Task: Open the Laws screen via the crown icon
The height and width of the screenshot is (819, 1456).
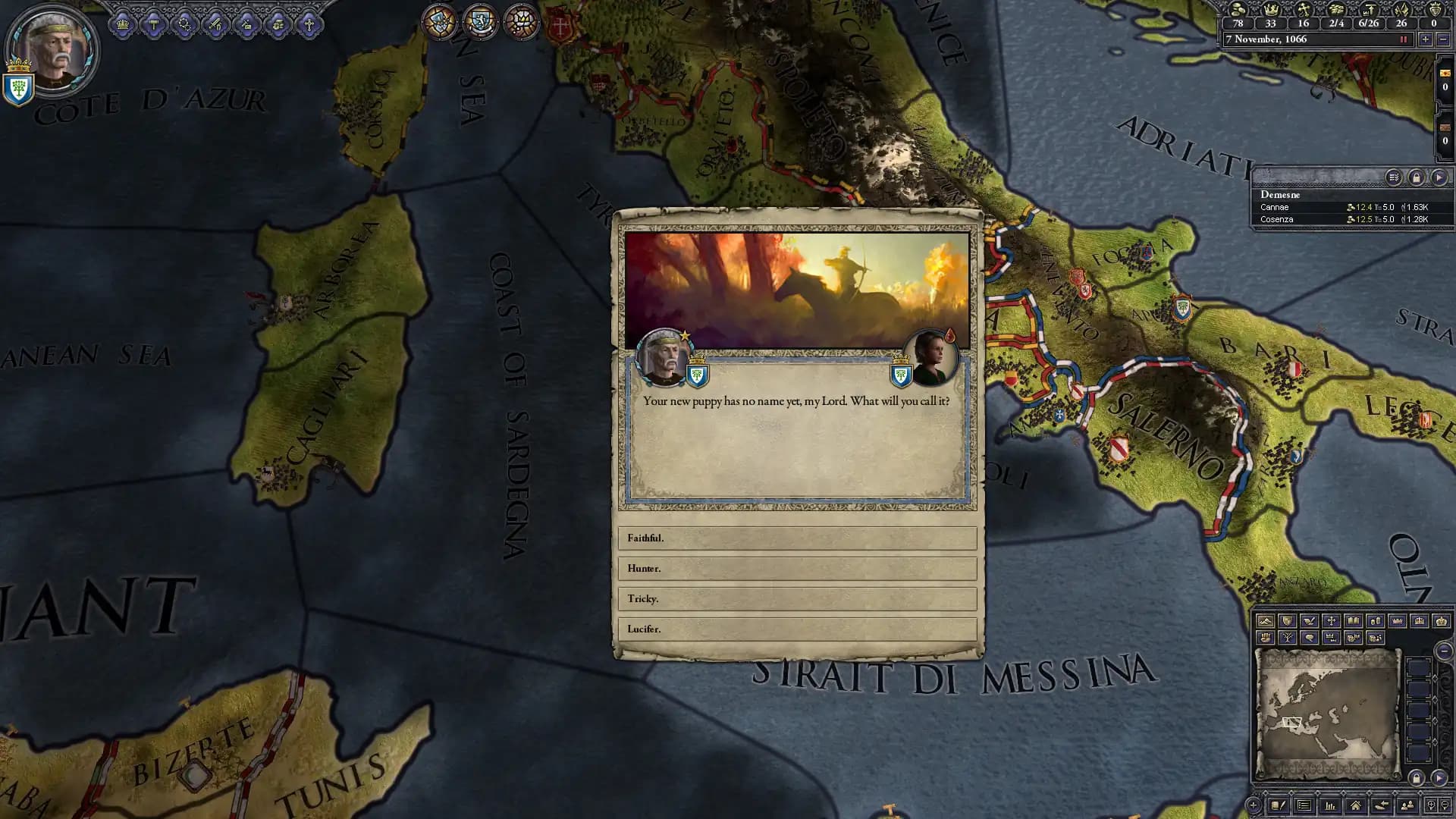Action: [x=124, y=24]
